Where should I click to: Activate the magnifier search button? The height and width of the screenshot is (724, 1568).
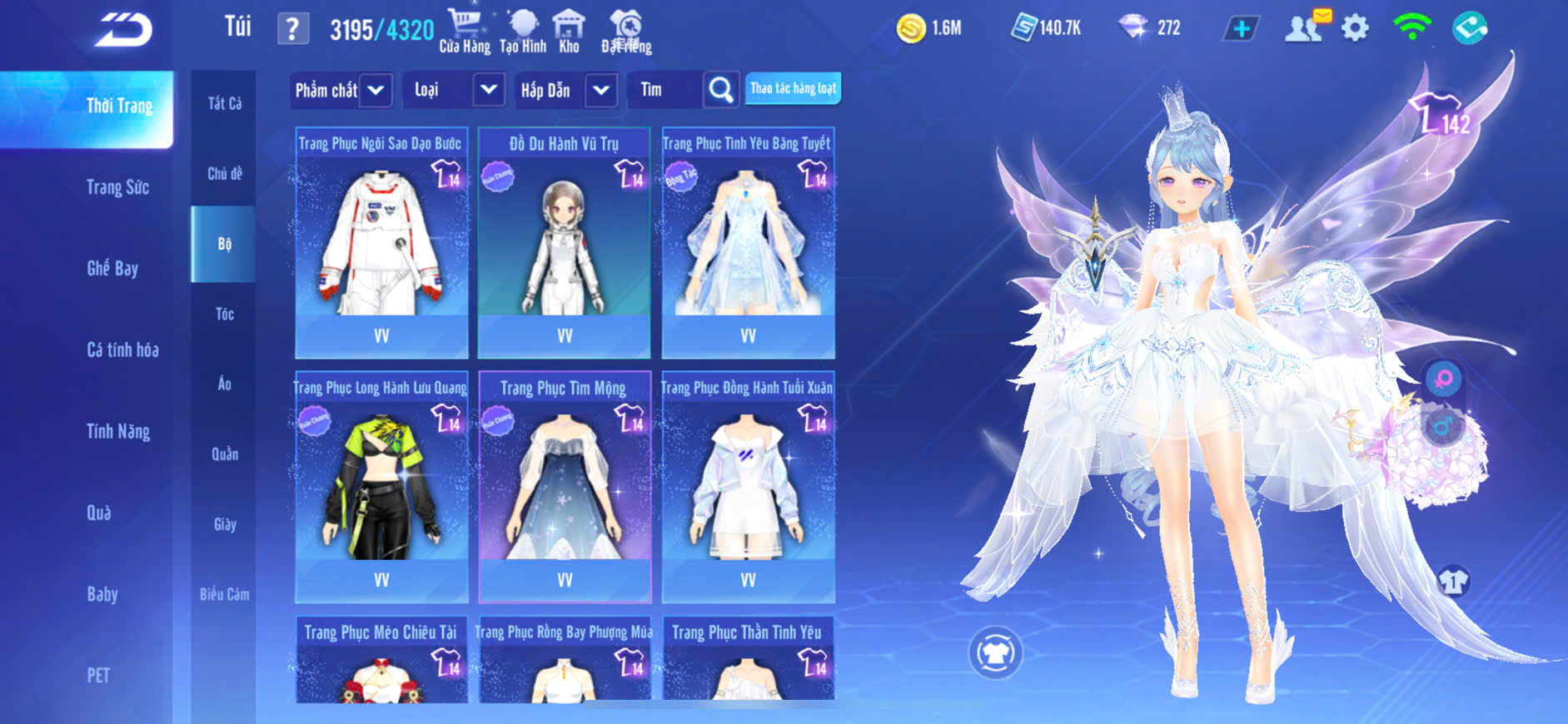(721, 90)
